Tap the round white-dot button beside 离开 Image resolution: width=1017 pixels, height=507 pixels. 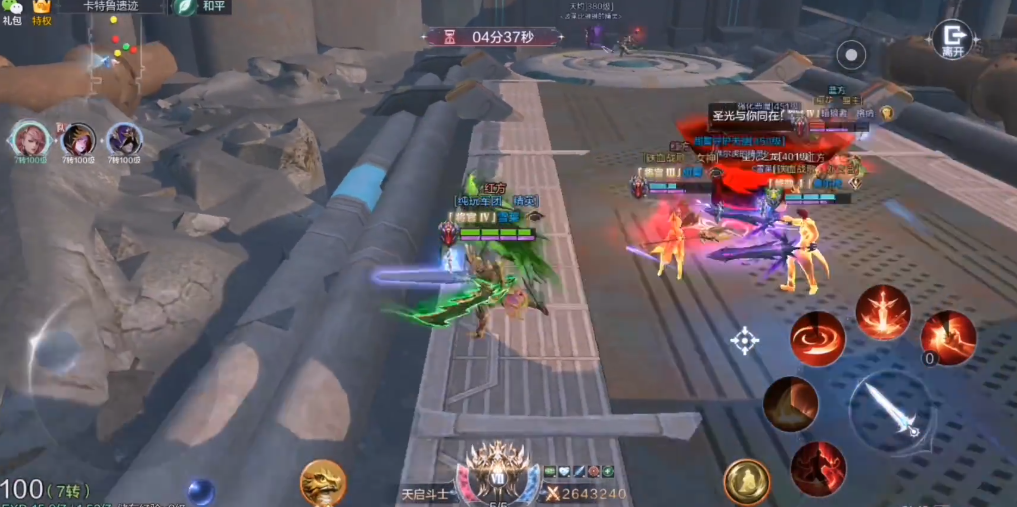pyautogui.click(x=851, y=54)
